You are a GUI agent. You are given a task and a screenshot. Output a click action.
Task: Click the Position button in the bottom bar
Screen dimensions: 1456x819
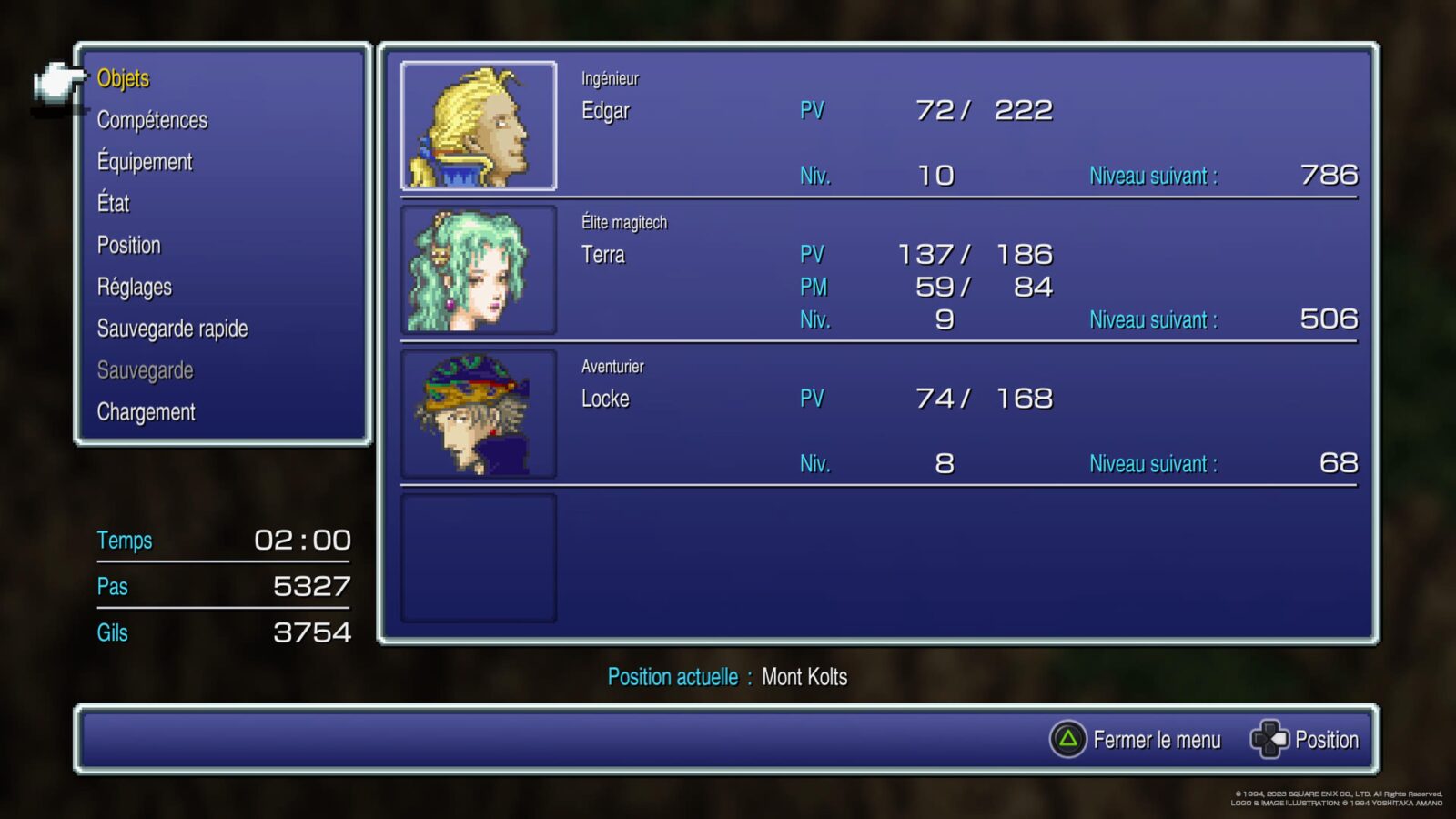coord(1325,739)
